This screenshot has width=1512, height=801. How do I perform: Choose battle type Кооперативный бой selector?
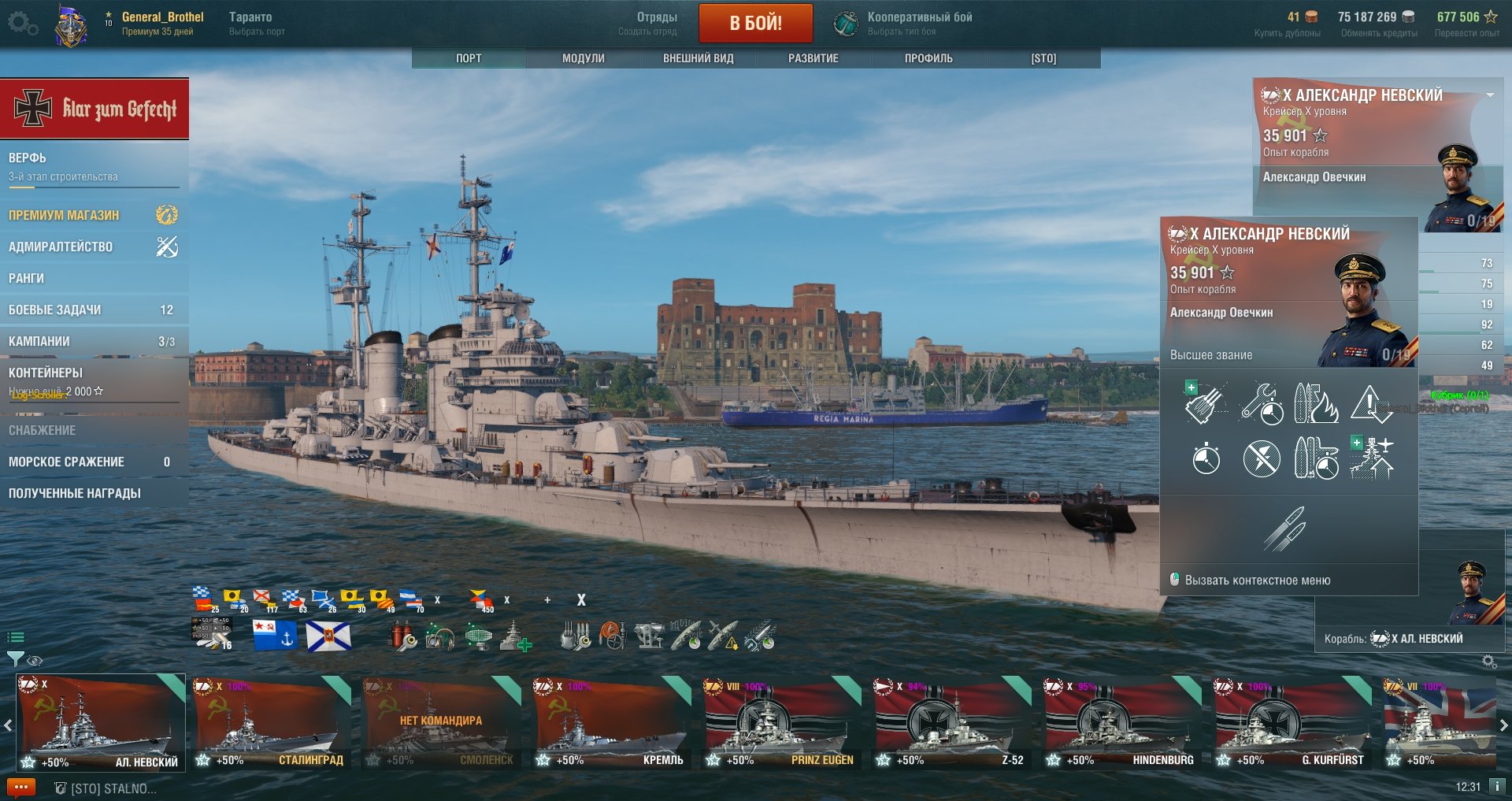click(906, 23)
